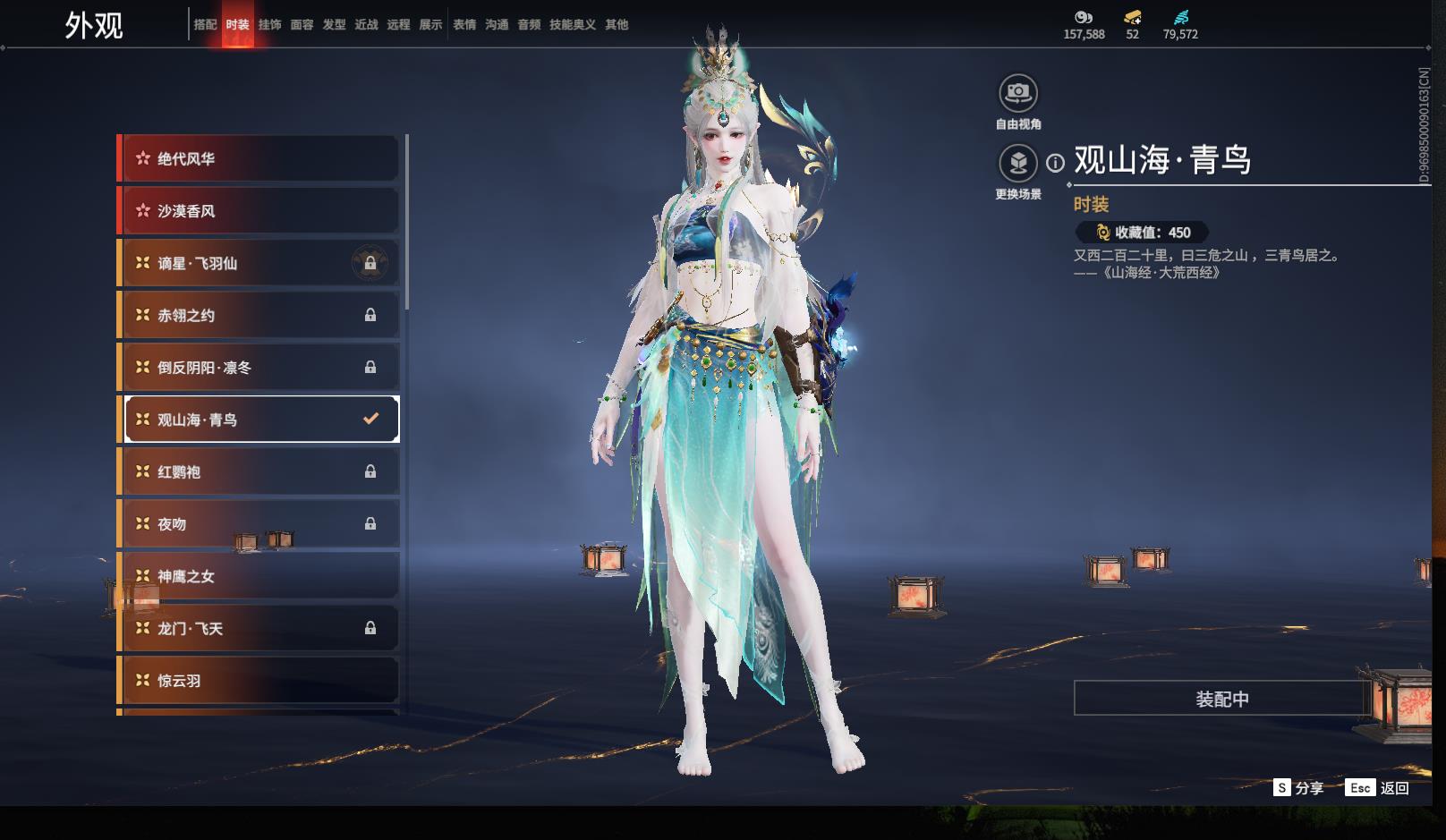Show the 表情 tab

[464, 25]
